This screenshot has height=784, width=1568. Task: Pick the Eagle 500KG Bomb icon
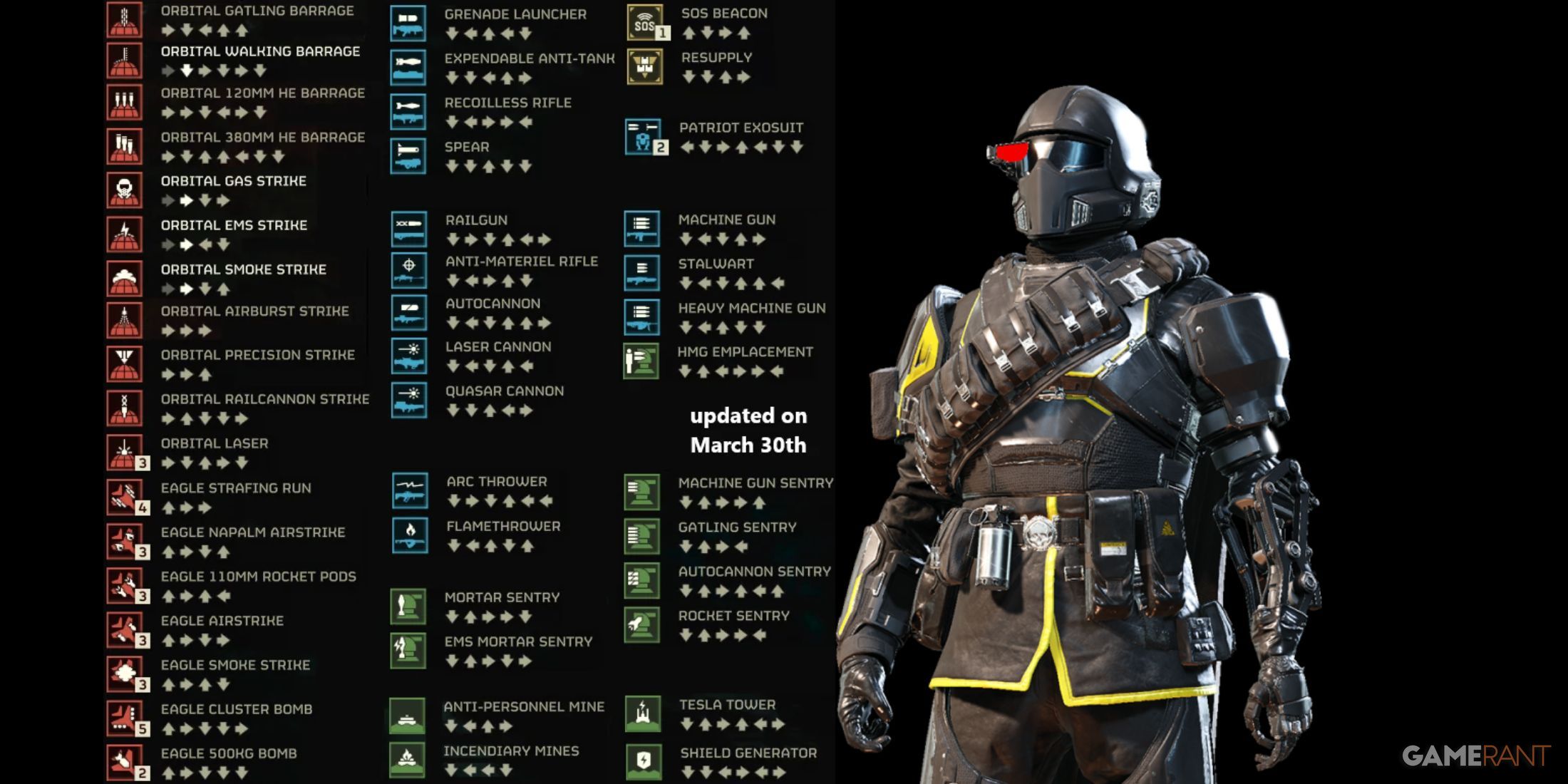point(124,762)
